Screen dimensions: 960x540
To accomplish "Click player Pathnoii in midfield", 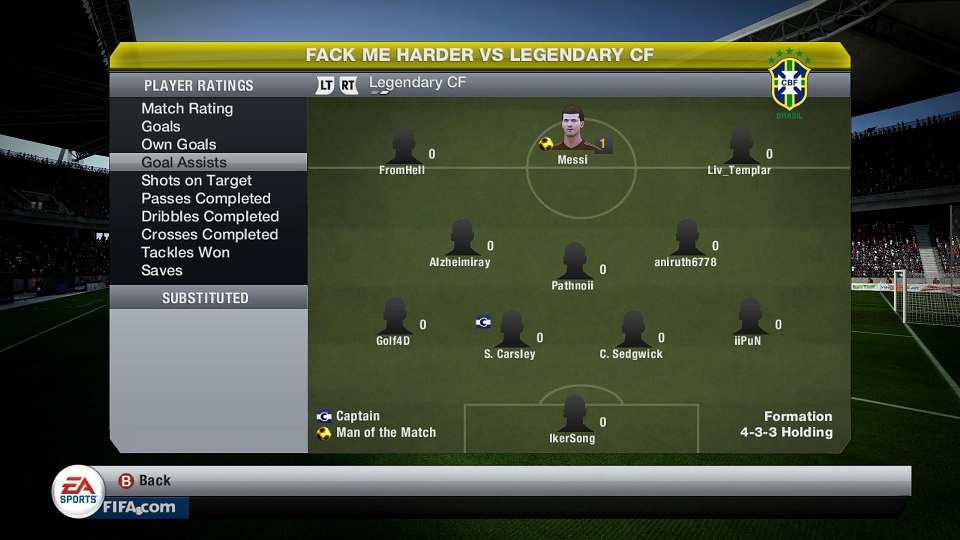I will tap(573, 263).
